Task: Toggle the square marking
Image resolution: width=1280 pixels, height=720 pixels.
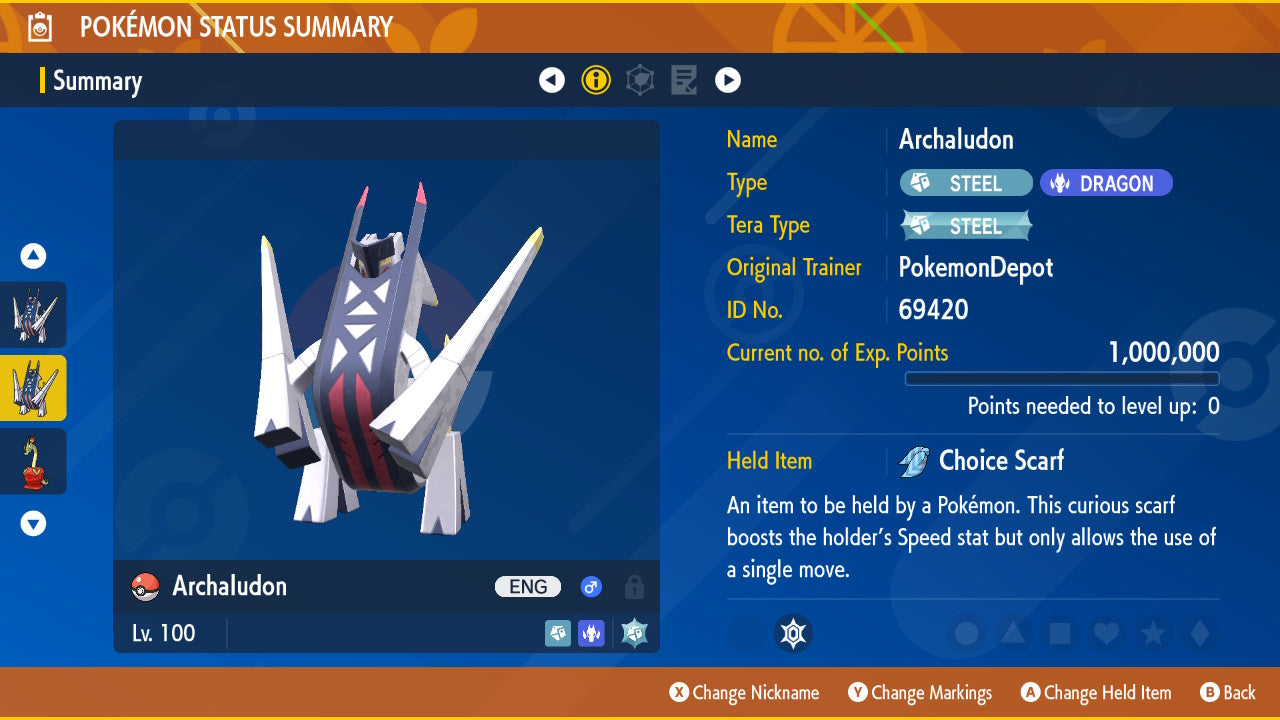Action: [1060, 633]
